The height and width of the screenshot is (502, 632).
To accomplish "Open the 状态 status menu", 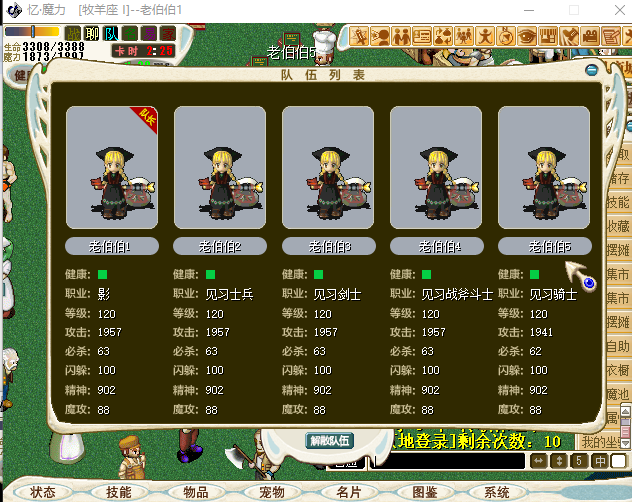I will coord(43,492).
